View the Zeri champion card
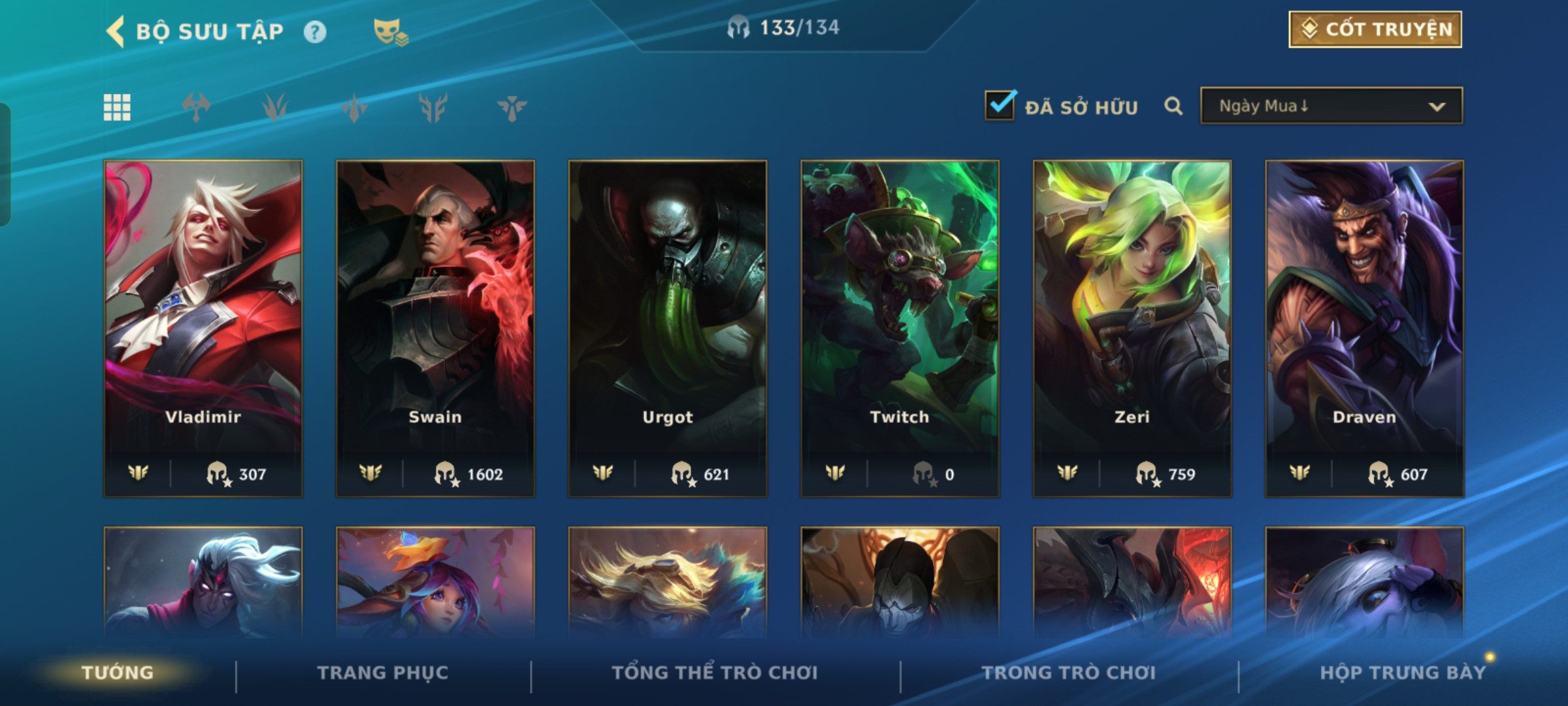This screenshot has width=1568, height=706. (1132, 327)
